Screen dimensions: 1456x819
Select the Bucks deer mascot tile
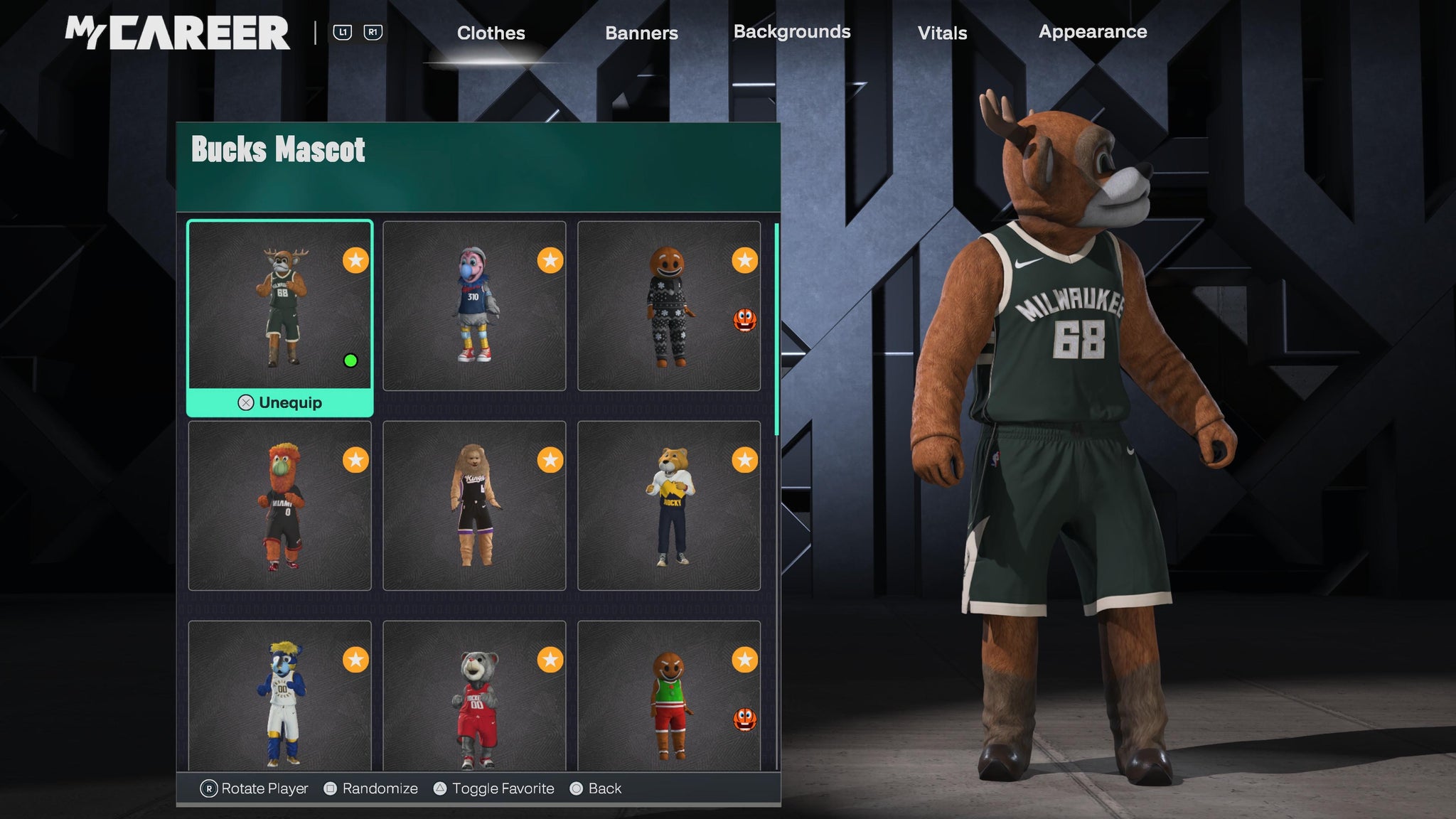click(x=280, y=306)
